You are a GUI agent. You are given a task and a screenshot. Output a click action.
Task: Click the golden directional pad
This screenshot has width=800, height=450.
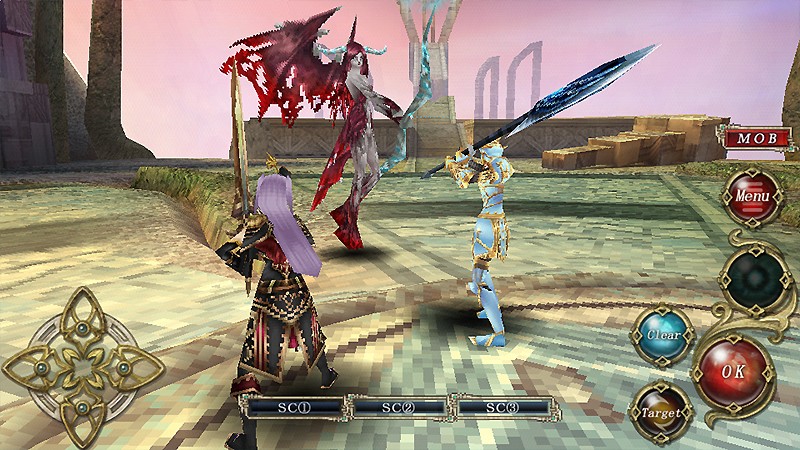[82, 368]
